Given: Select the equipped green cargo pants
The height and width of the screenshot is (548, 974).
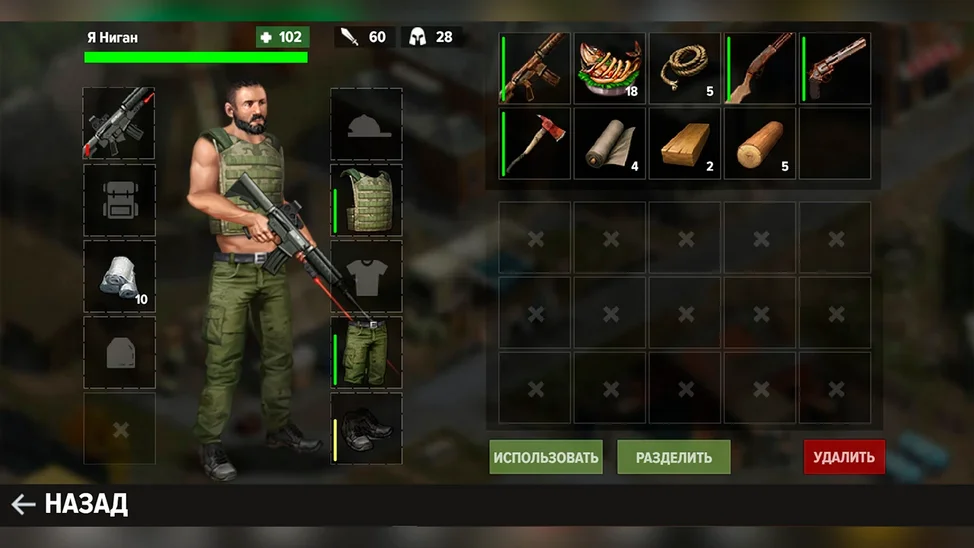Looking at the screenshot, I should click(x=367, y=352).
